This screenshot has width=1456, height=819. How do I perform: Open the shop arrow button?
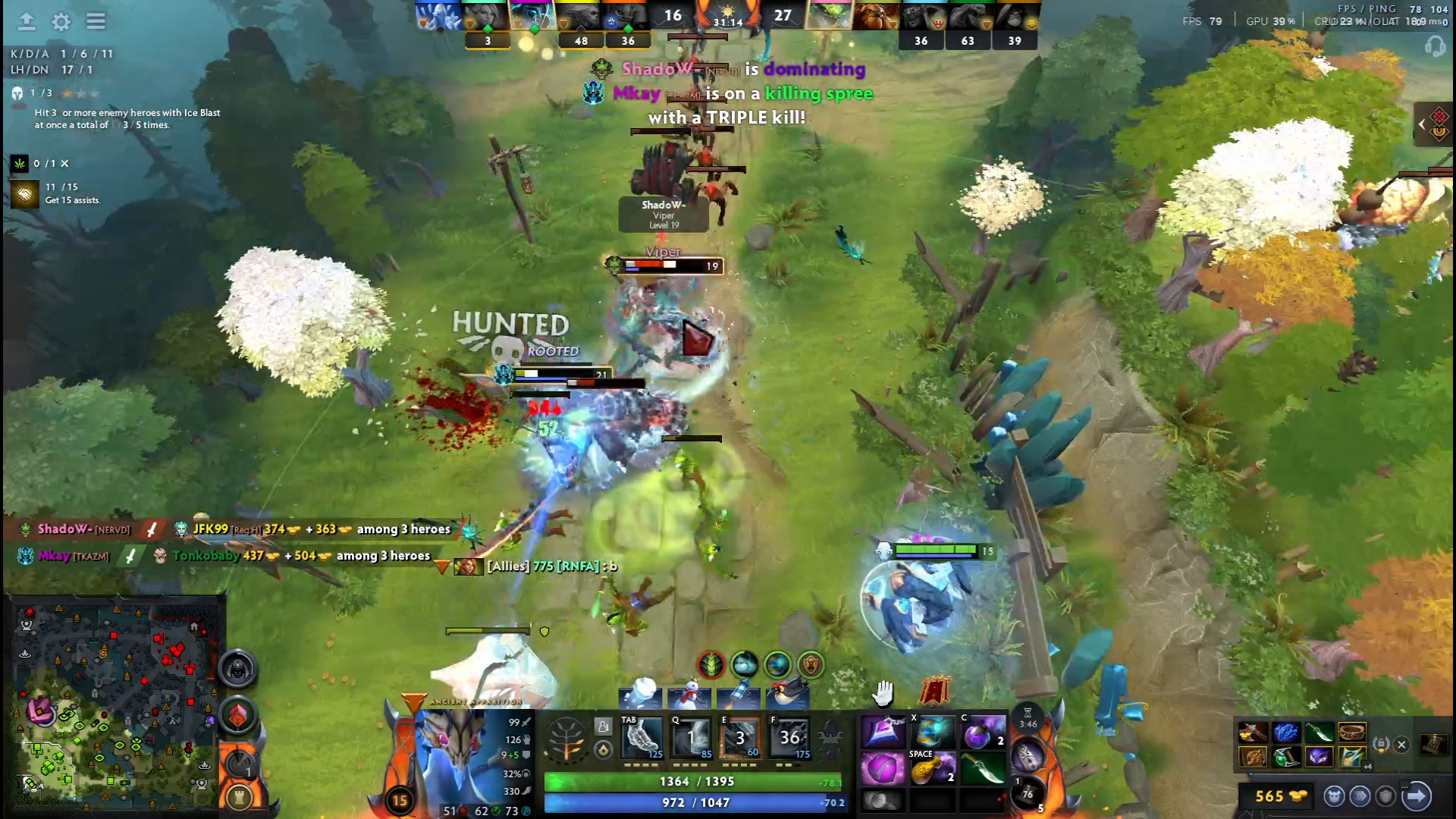point(1416,795)
